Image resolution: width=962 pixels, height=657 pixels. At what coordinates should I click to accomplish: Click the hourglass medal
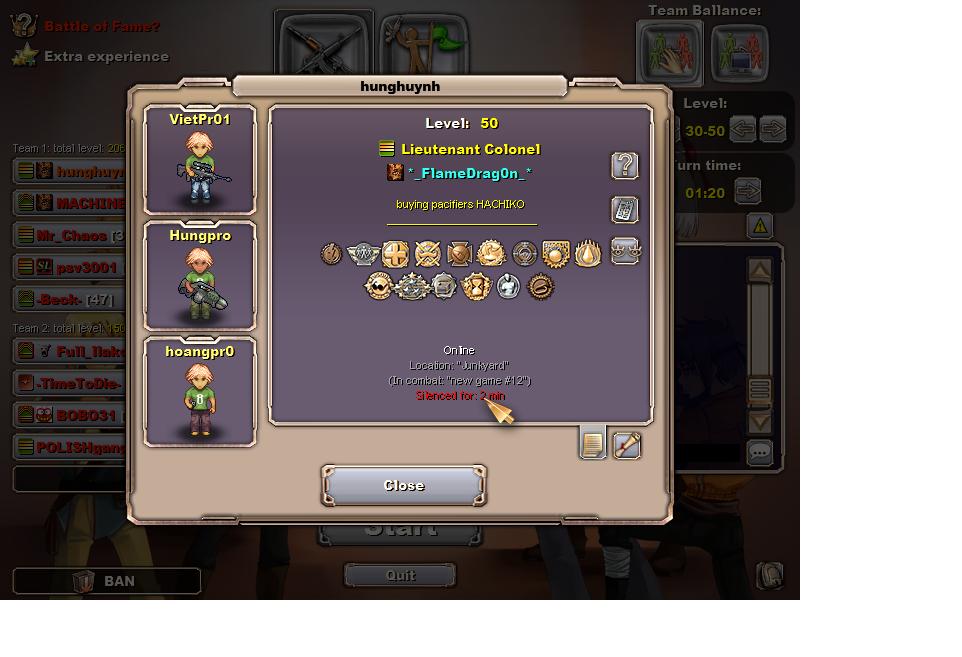(476, 287)
